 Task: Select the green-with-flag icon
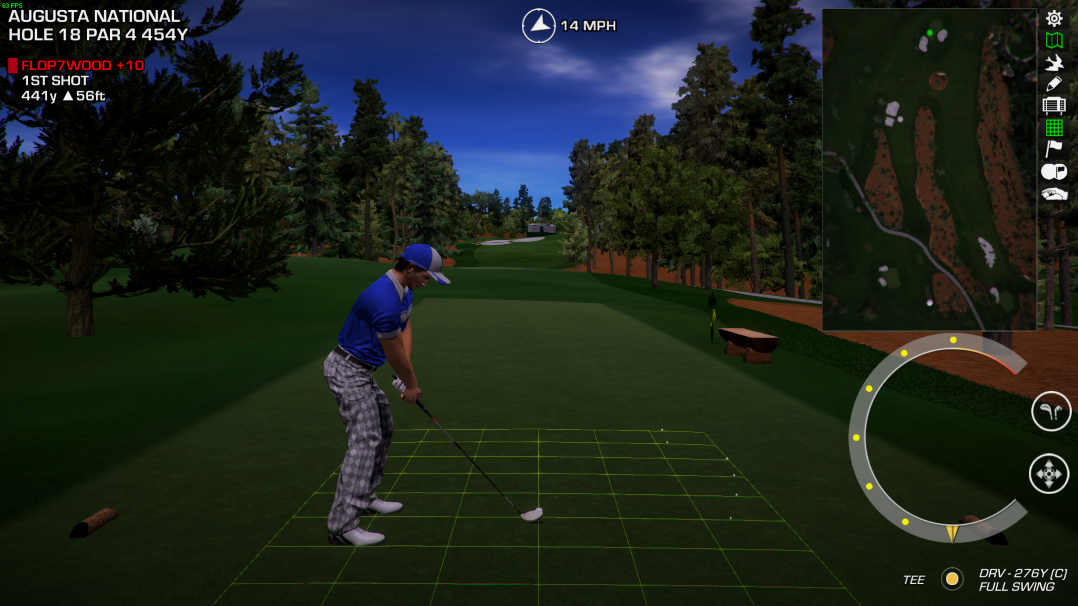pos(1054,172)
